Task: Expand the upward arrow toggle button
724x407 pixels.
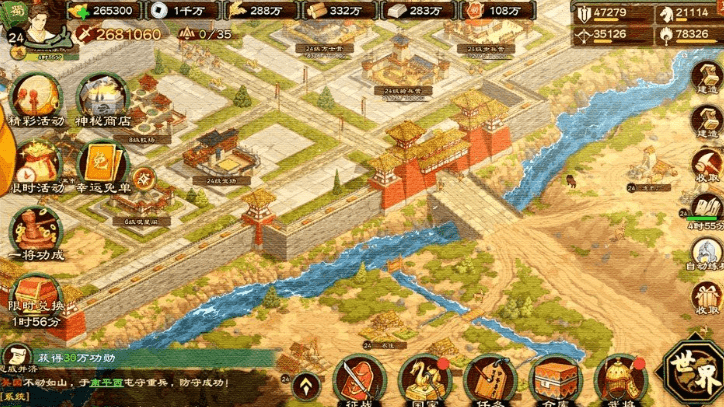Action: click(309, 385)
